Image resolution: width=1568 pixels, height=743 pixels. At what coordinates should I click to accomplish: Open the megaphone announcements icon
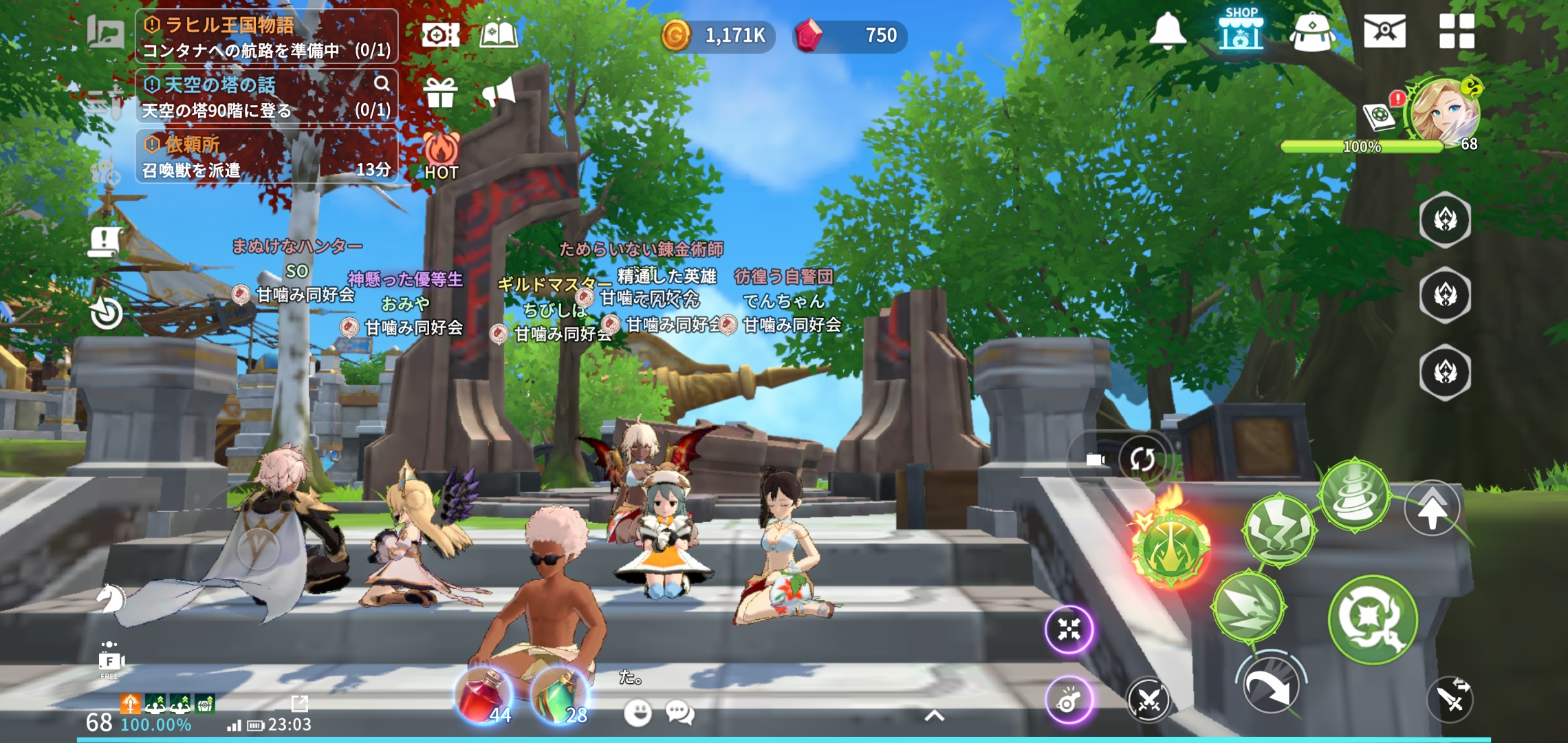click(499, 92)
